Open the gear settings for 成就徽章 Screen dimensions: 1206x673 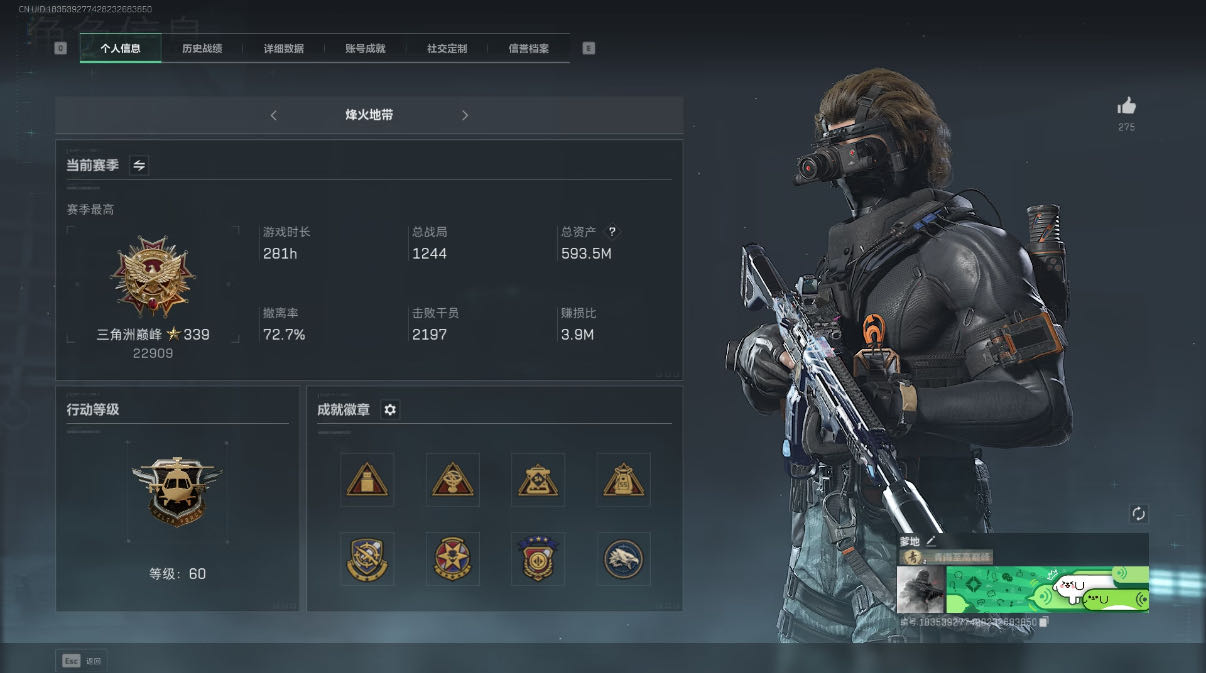point(390,410)
